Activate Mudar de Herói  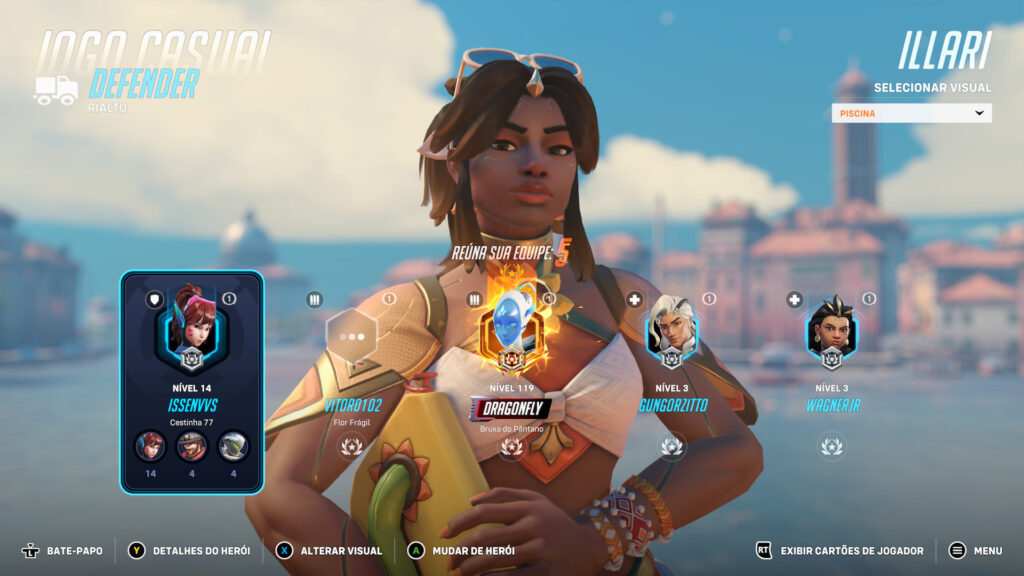click(x=461, y=550)
